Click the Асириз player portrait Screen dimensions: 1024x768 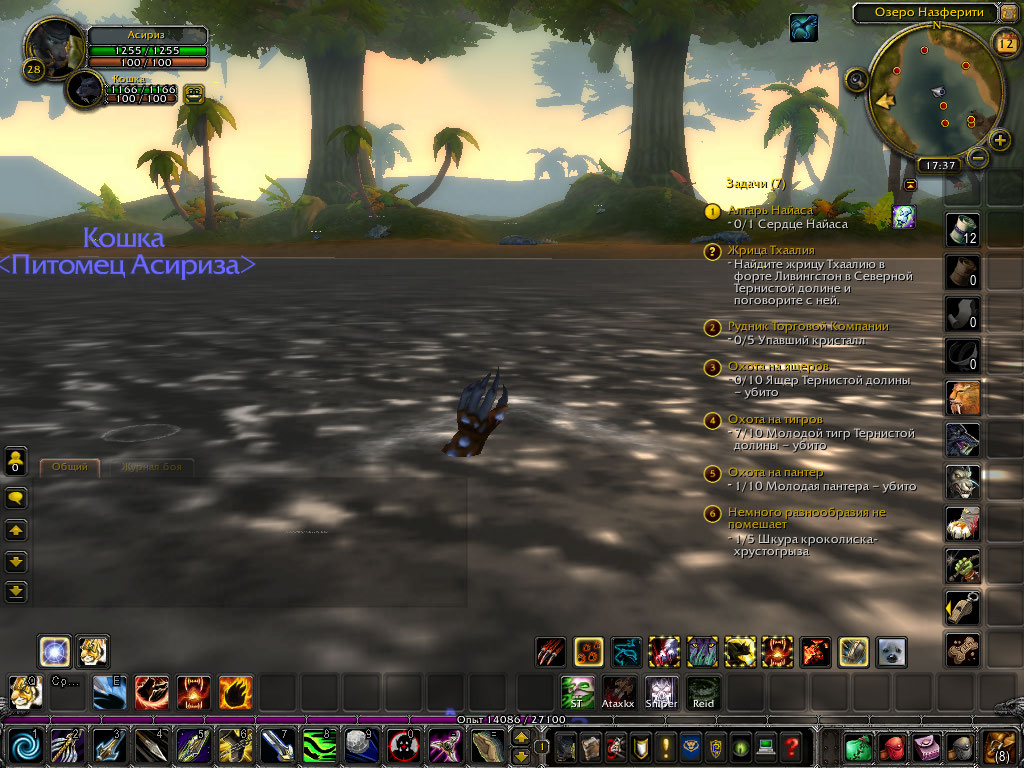click(54, 44)
